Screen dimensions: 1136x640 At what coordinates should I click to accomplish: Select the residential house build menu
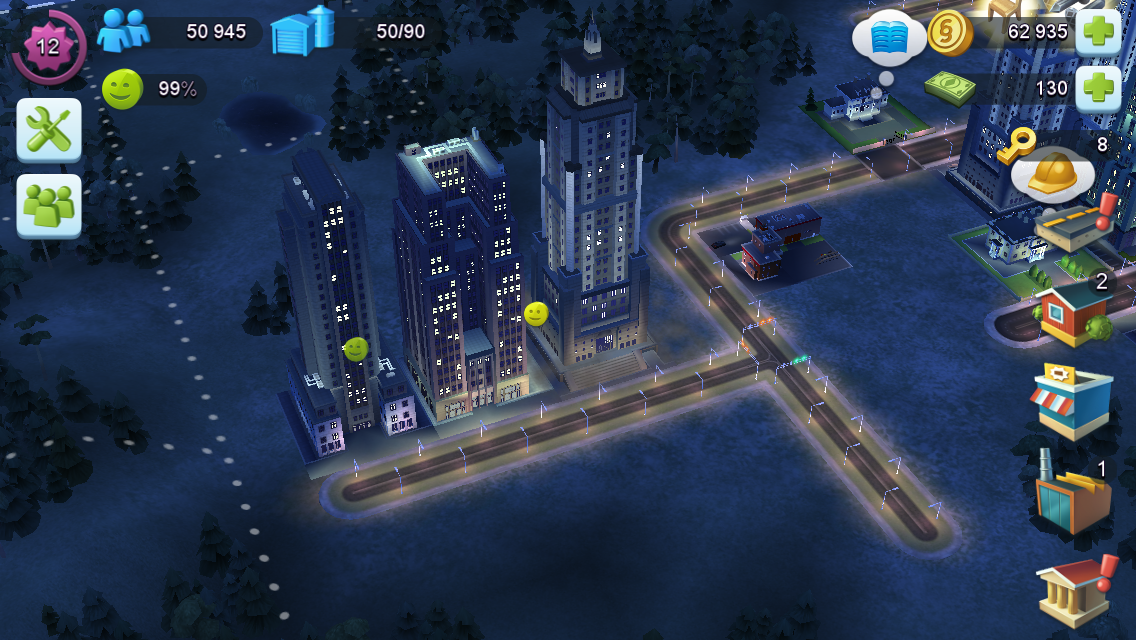coord(1073,310)
